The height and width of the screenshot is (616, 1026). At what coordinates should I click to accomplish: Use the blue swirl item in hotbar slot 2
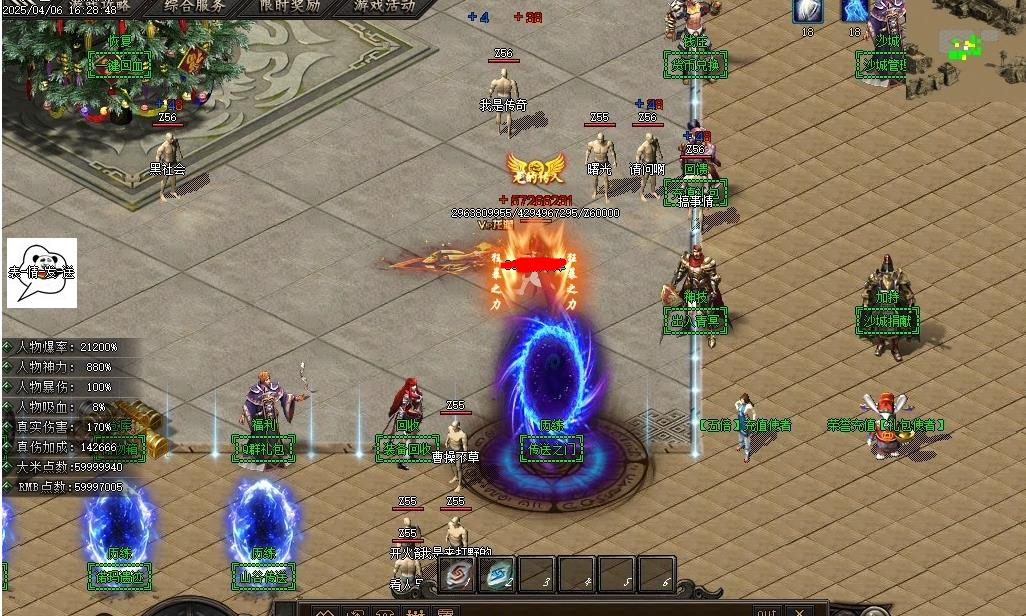coord(497,575)
